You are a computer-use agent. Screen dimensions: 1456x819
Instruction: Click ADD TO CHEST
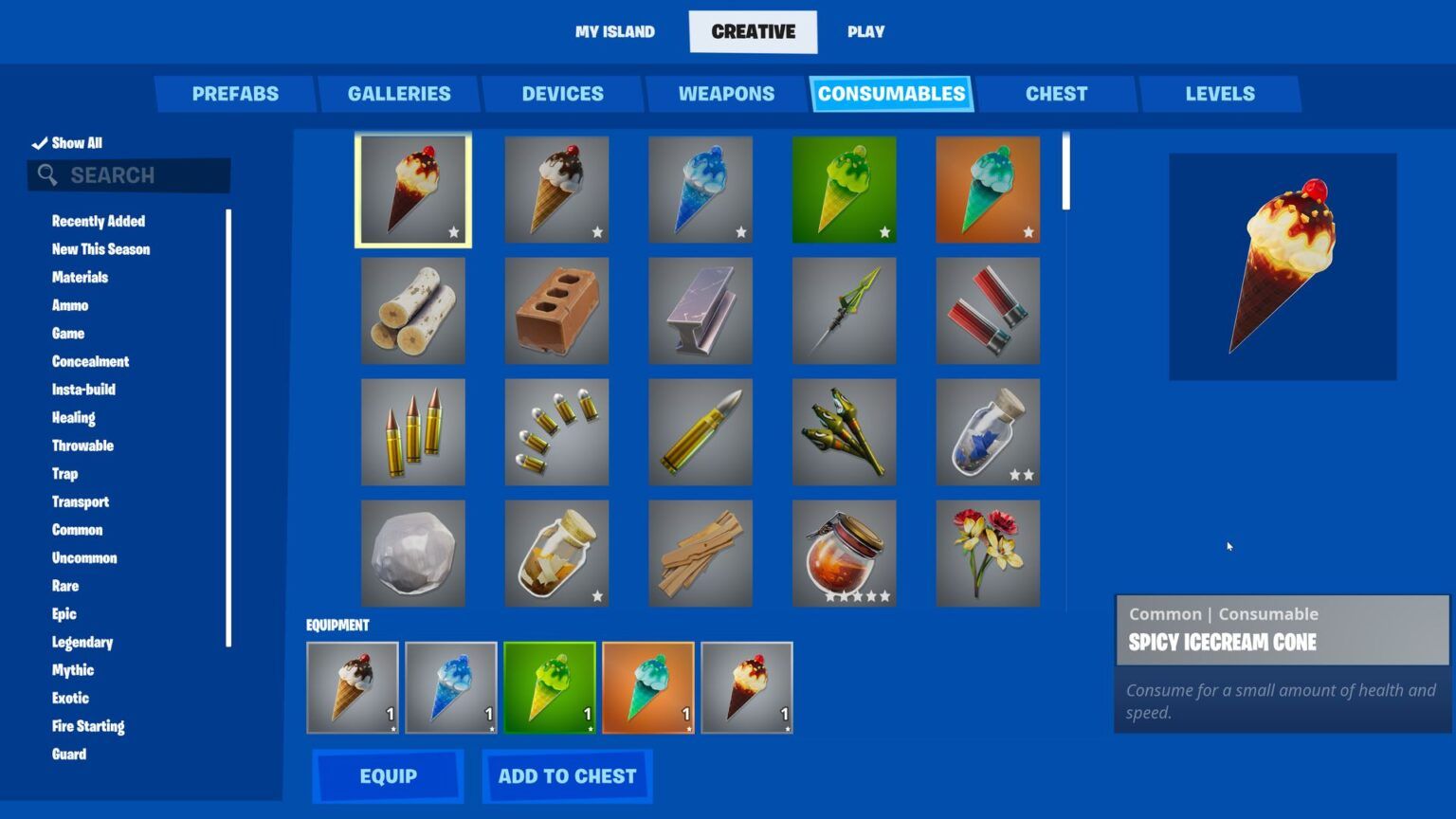click(x=566, y=775)
